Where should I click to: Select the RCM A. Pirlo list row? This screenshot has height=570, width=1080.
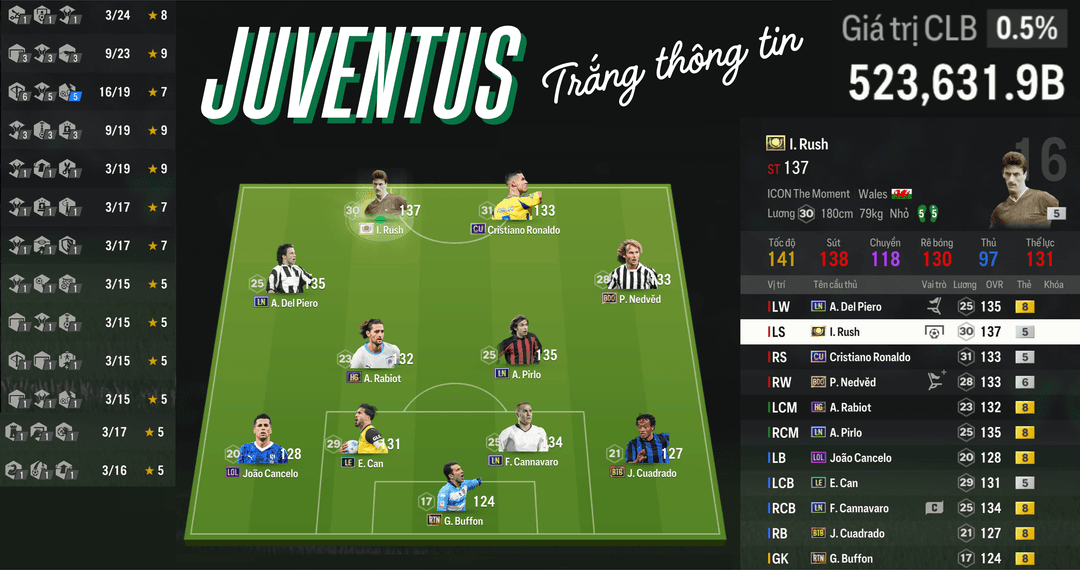coord(909,432)
